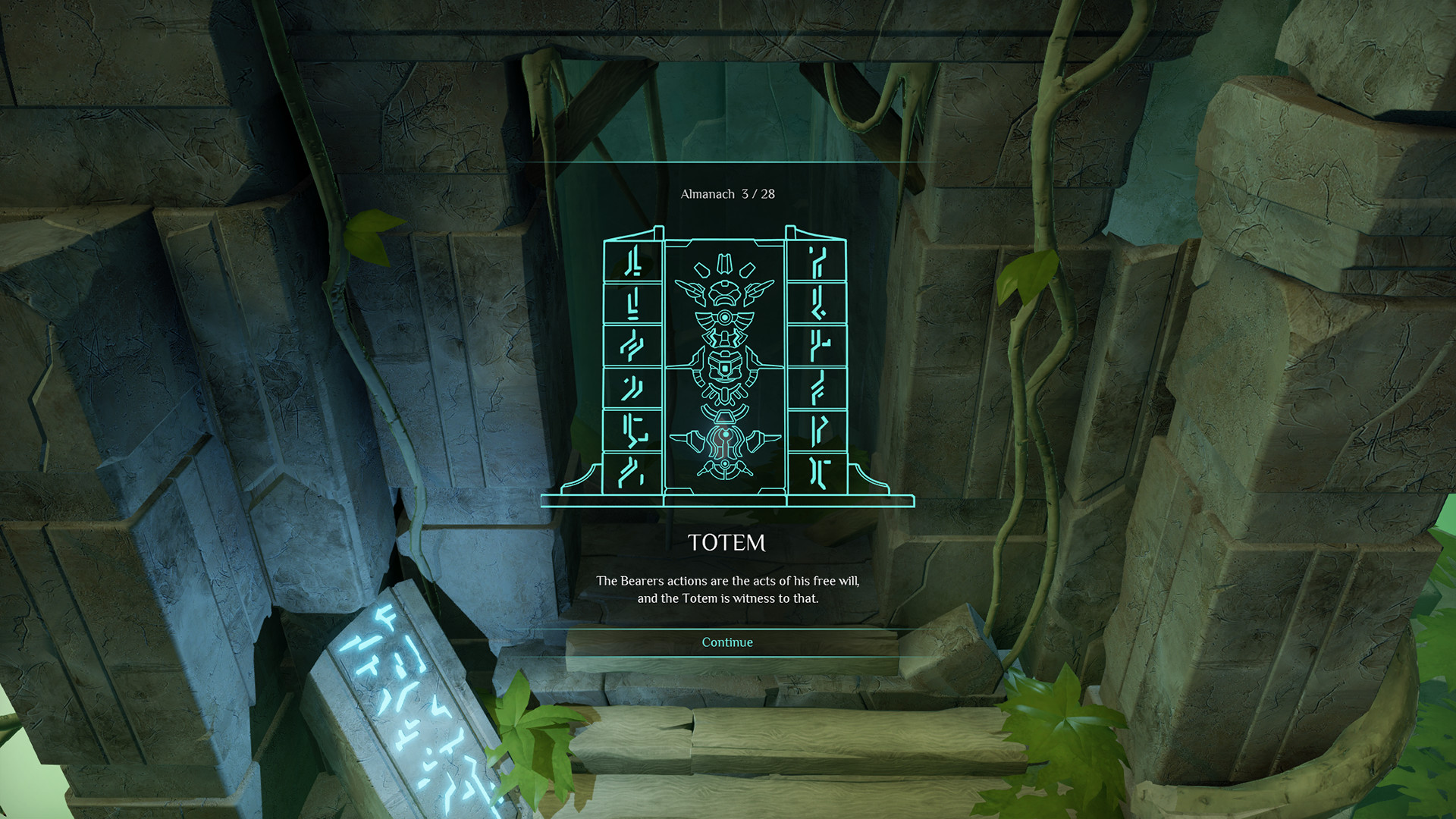Open the Almanach counter showing 3 / 28
Image resolution: width=1456 pixels, height=819 pixels.
727,193
